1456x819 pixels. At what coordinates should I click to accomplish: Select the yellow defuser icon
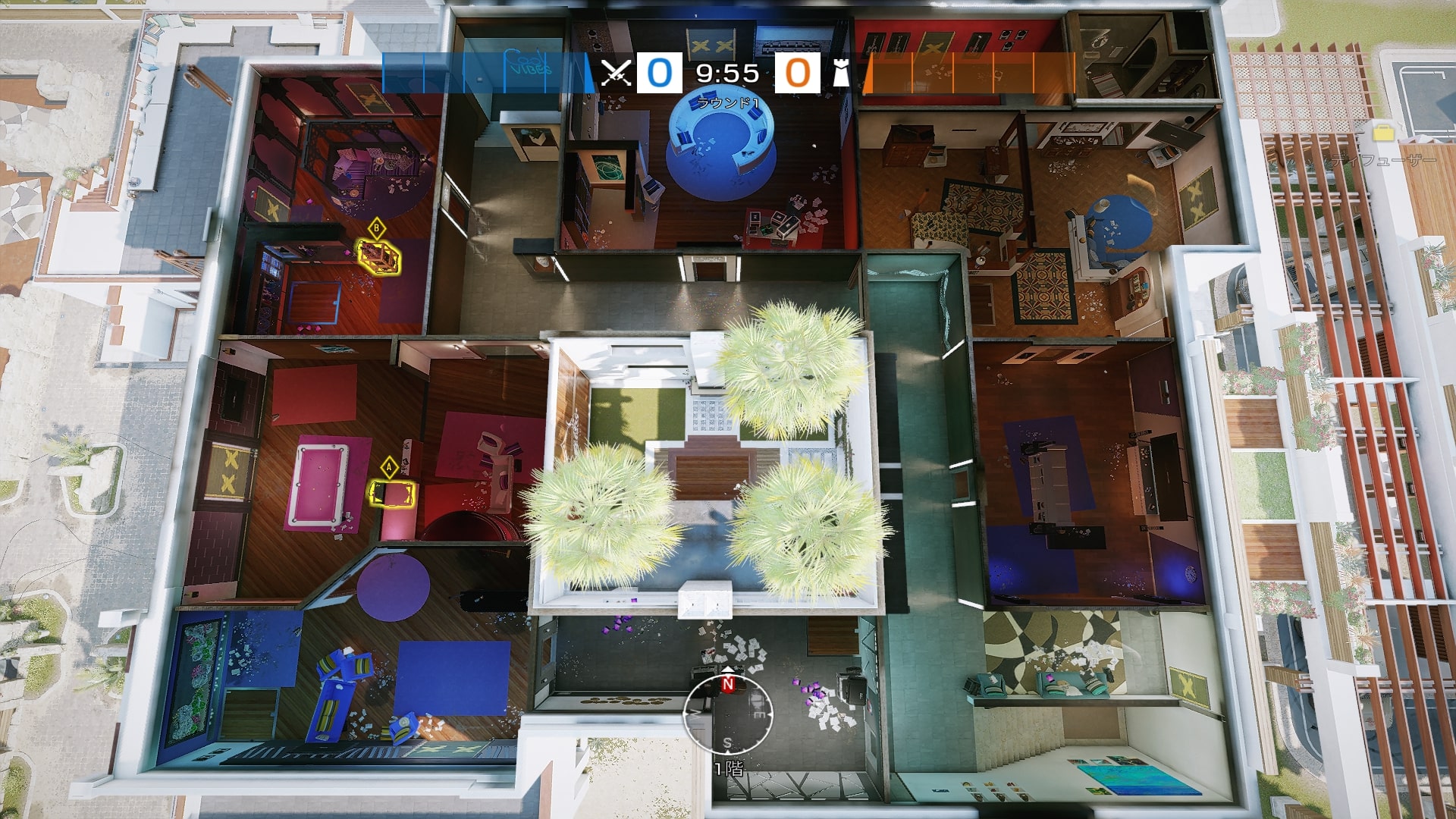click(1382, 133)
